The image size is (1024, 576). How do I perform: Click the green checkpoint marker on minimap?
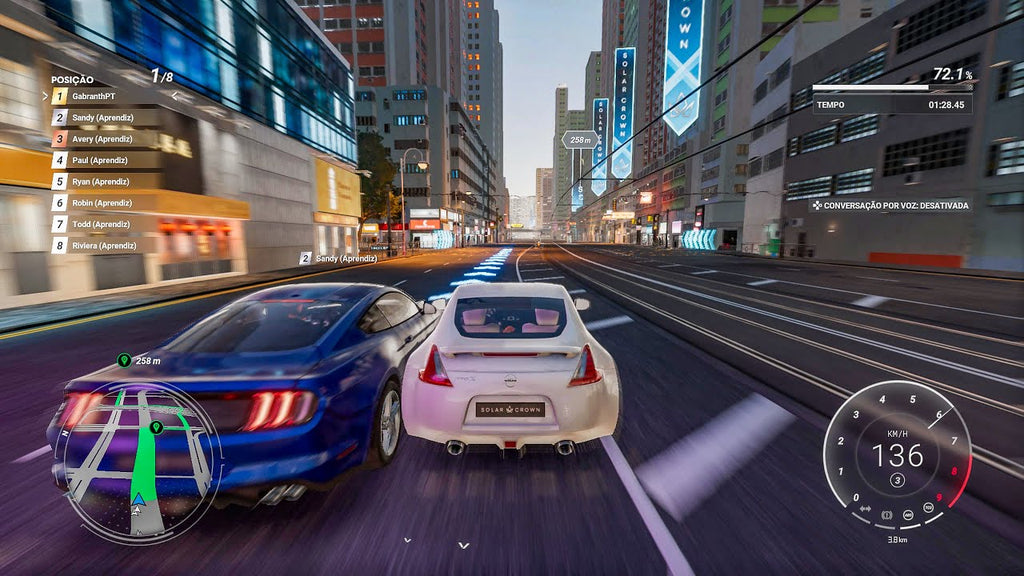pyautogui.click(x=156, y=428)
